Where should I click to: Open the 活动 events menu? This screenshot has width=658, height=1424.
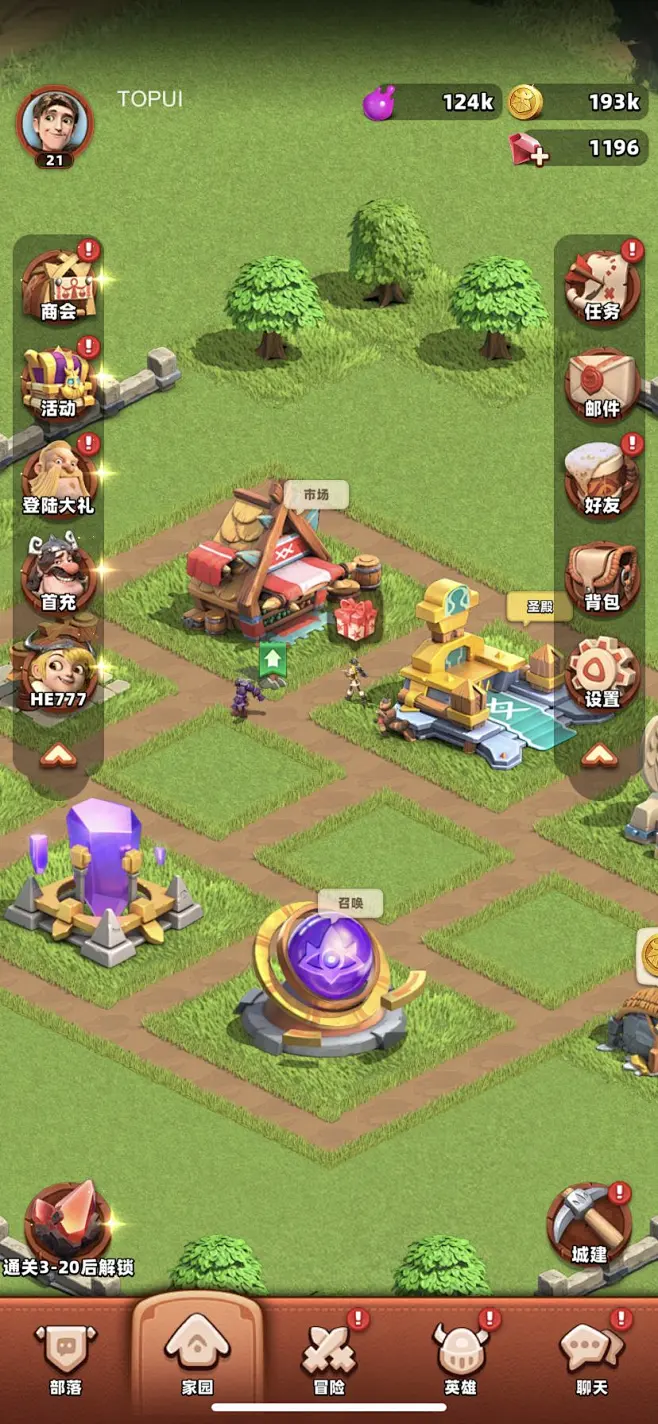coord(58,383)
